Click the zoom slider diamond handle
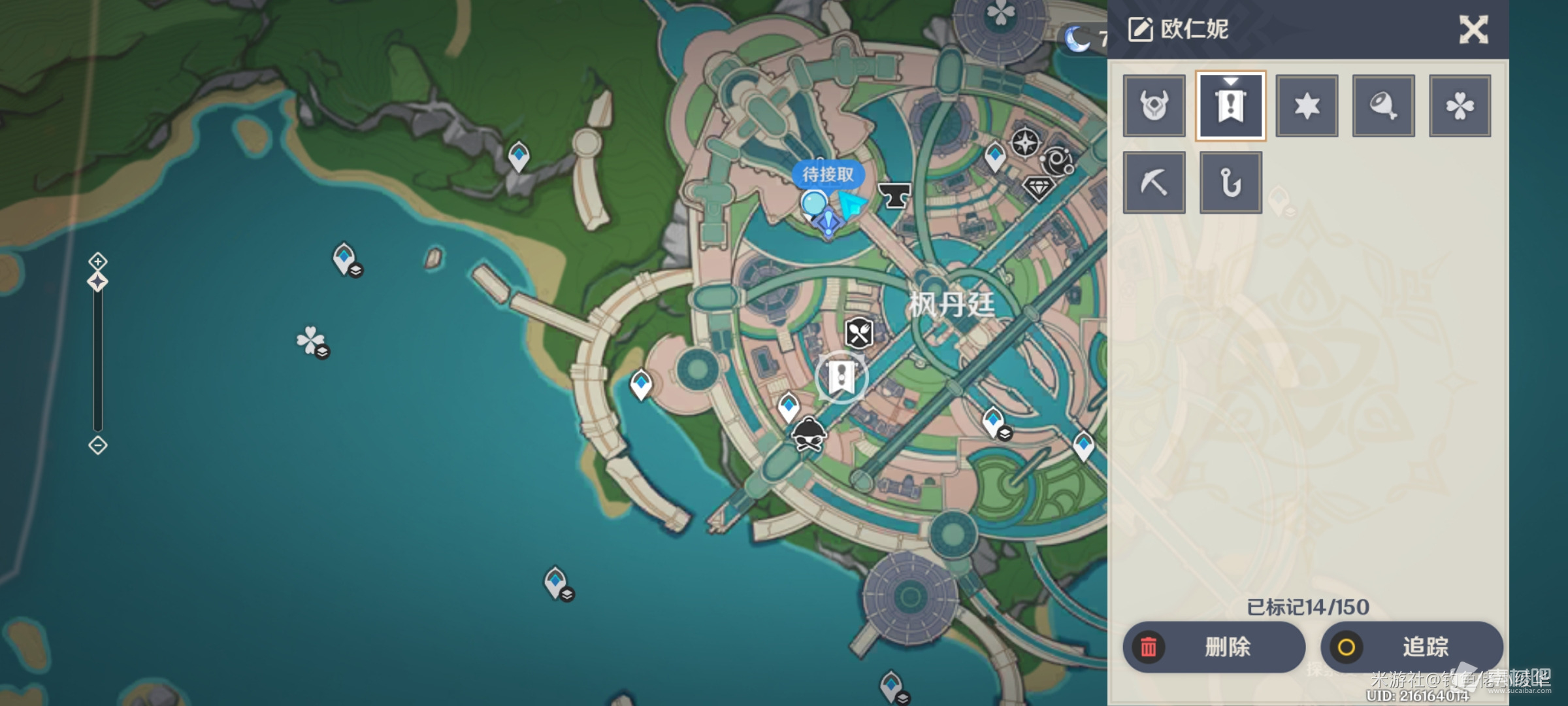 pyautogui.click(x=97, y=282)
